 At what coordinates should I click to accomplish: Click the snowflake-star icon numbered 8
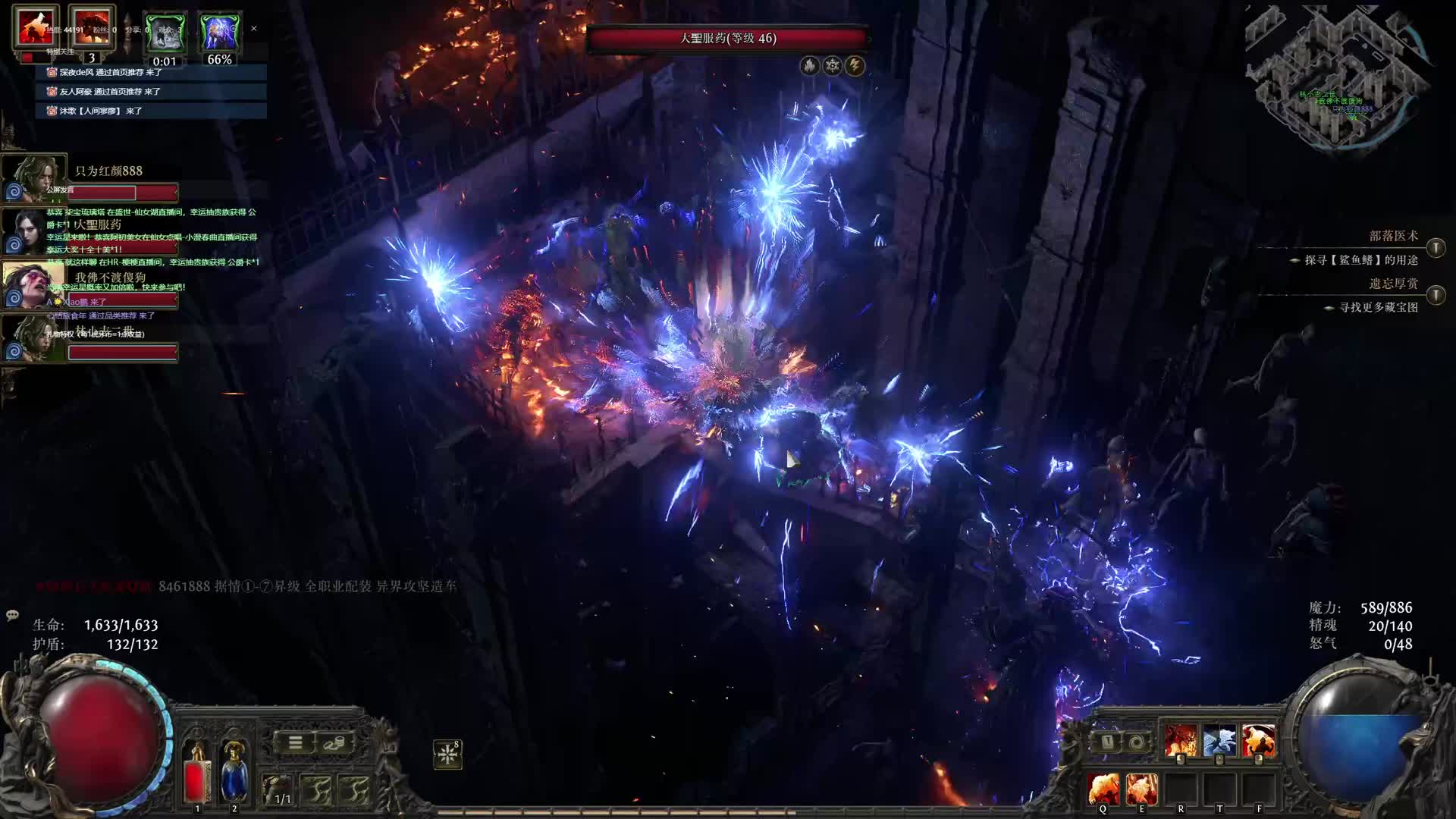[447, 754]
